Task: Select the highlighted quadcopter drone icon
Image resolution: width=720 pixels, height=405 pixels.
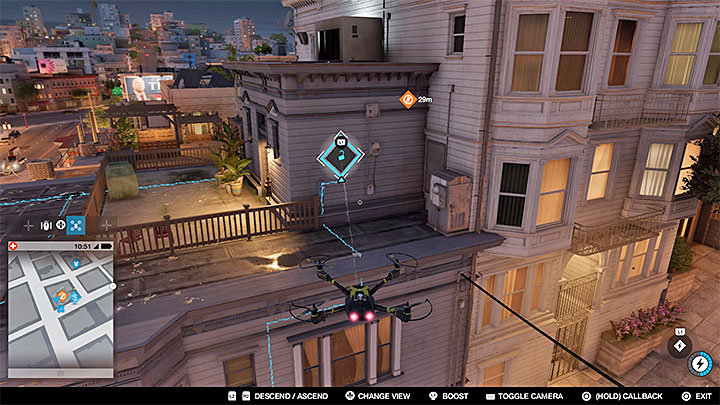Action: 75,226
